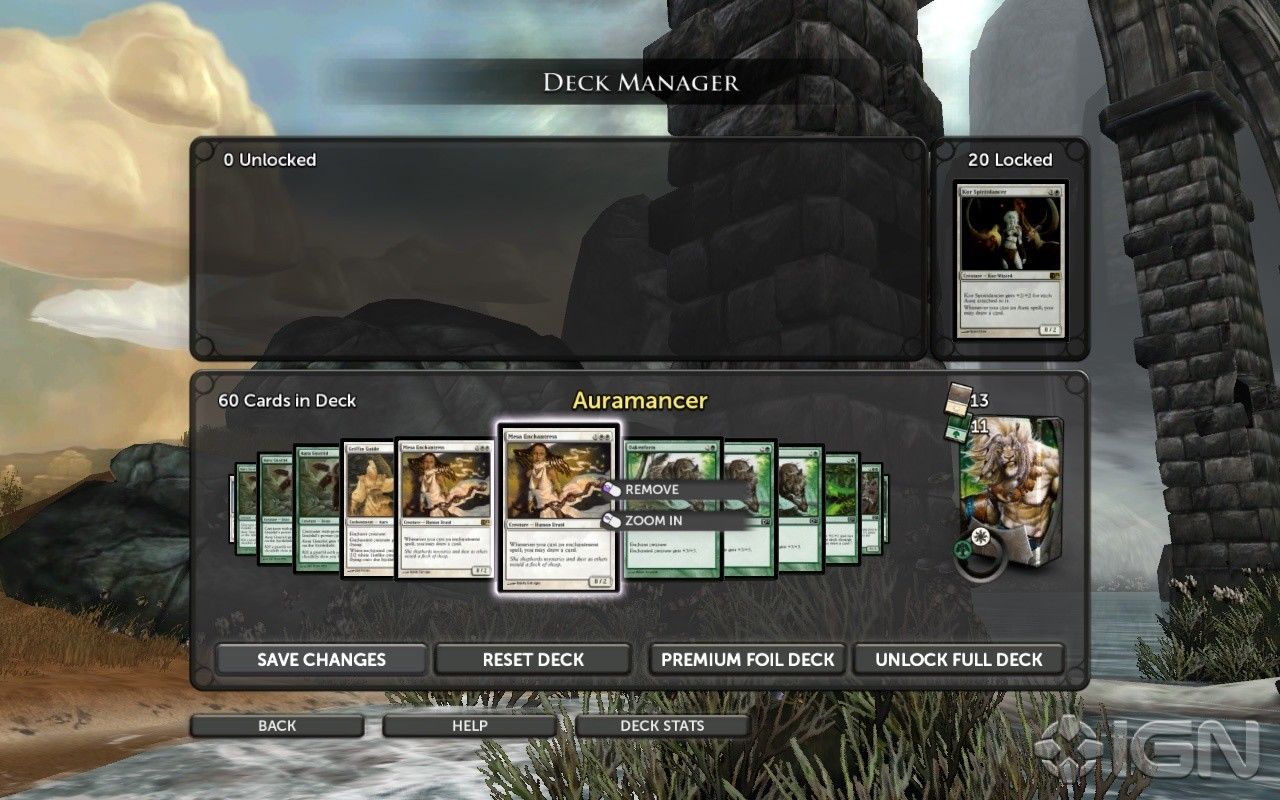The image size is (1280, 800).
Task: Open the Help screen
Action: 469,726
